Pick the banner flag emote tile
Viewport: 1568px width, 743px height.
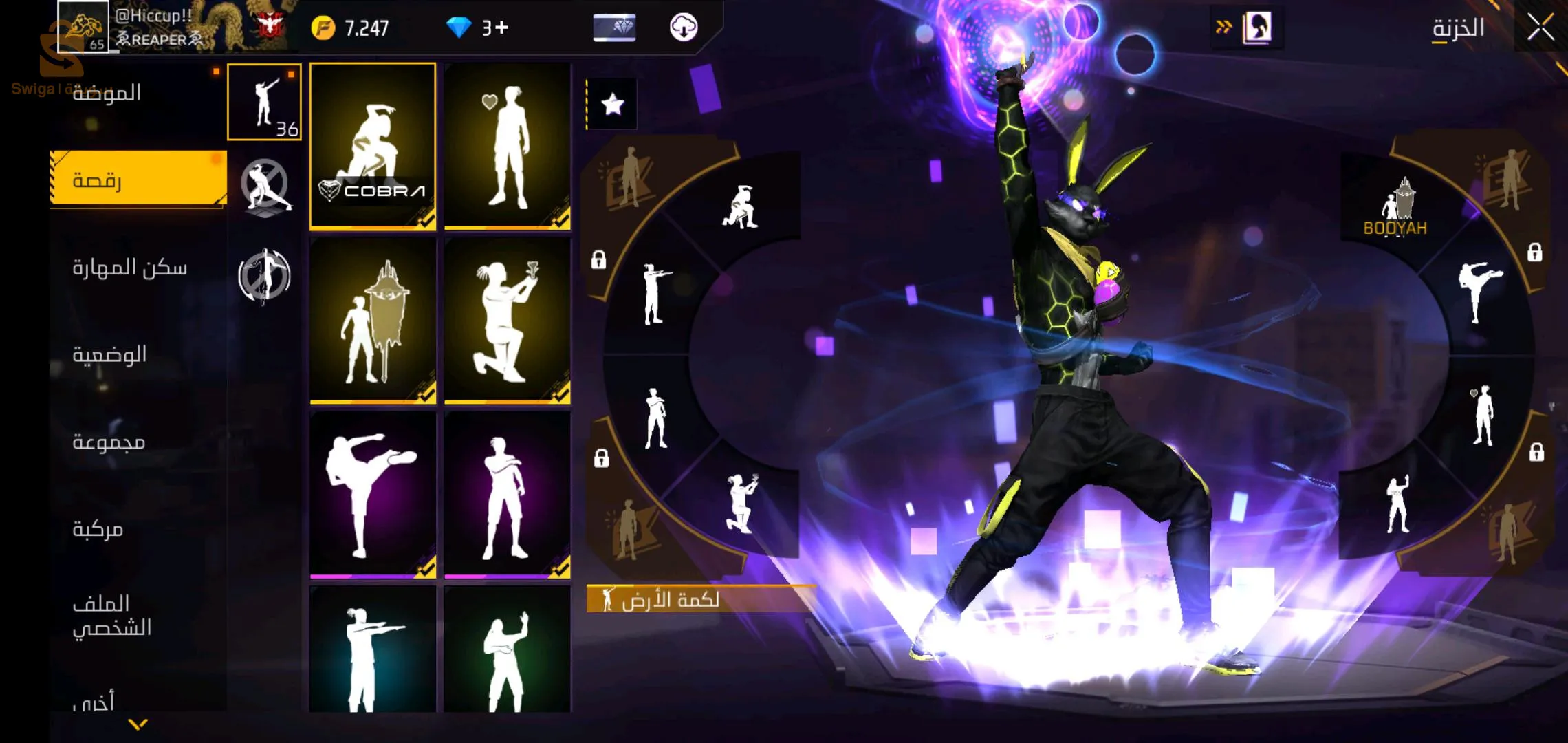tap(373, 321)
